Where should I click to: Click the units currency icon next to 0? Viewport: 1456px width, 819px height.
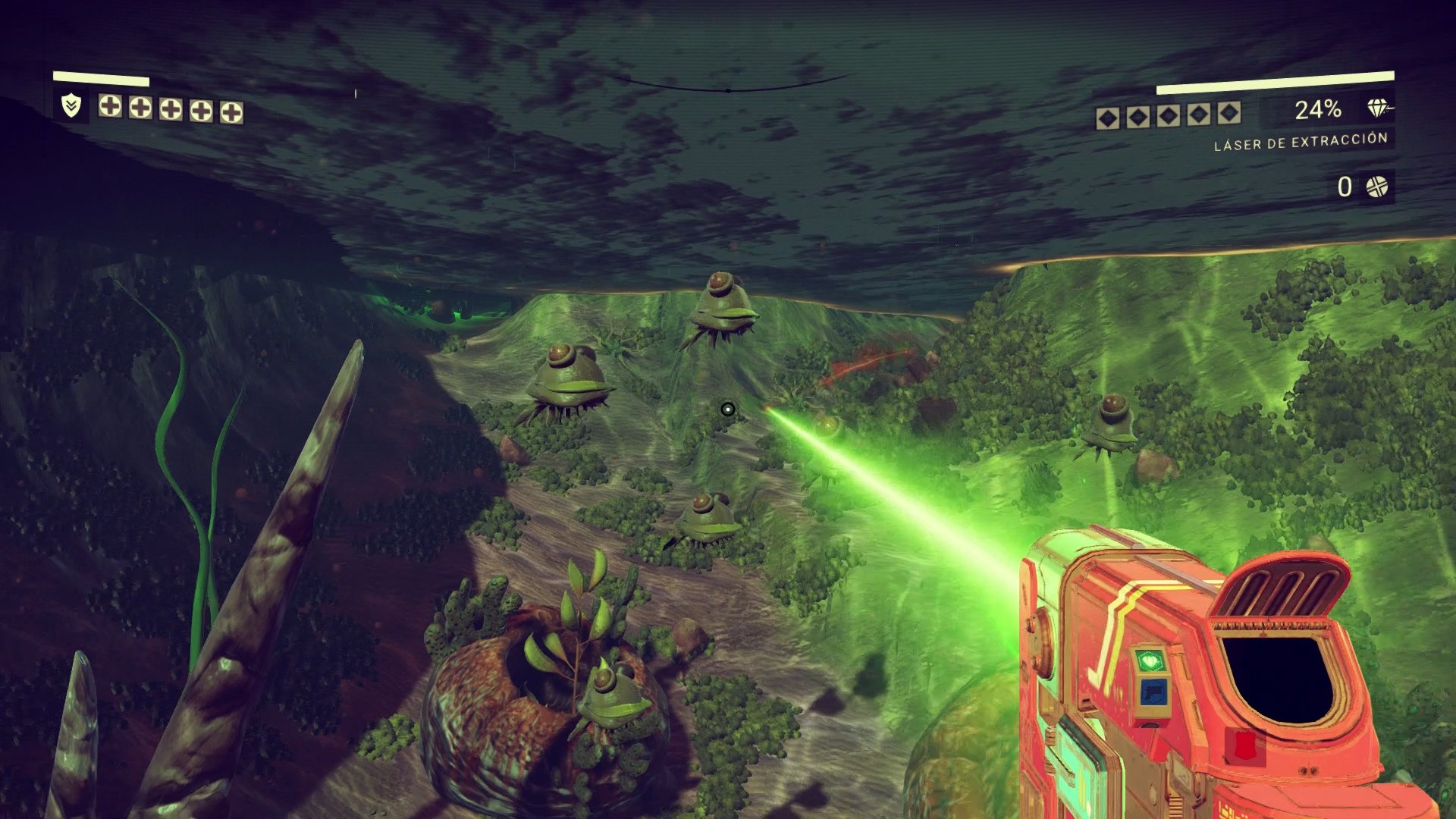coord(1378,186)
